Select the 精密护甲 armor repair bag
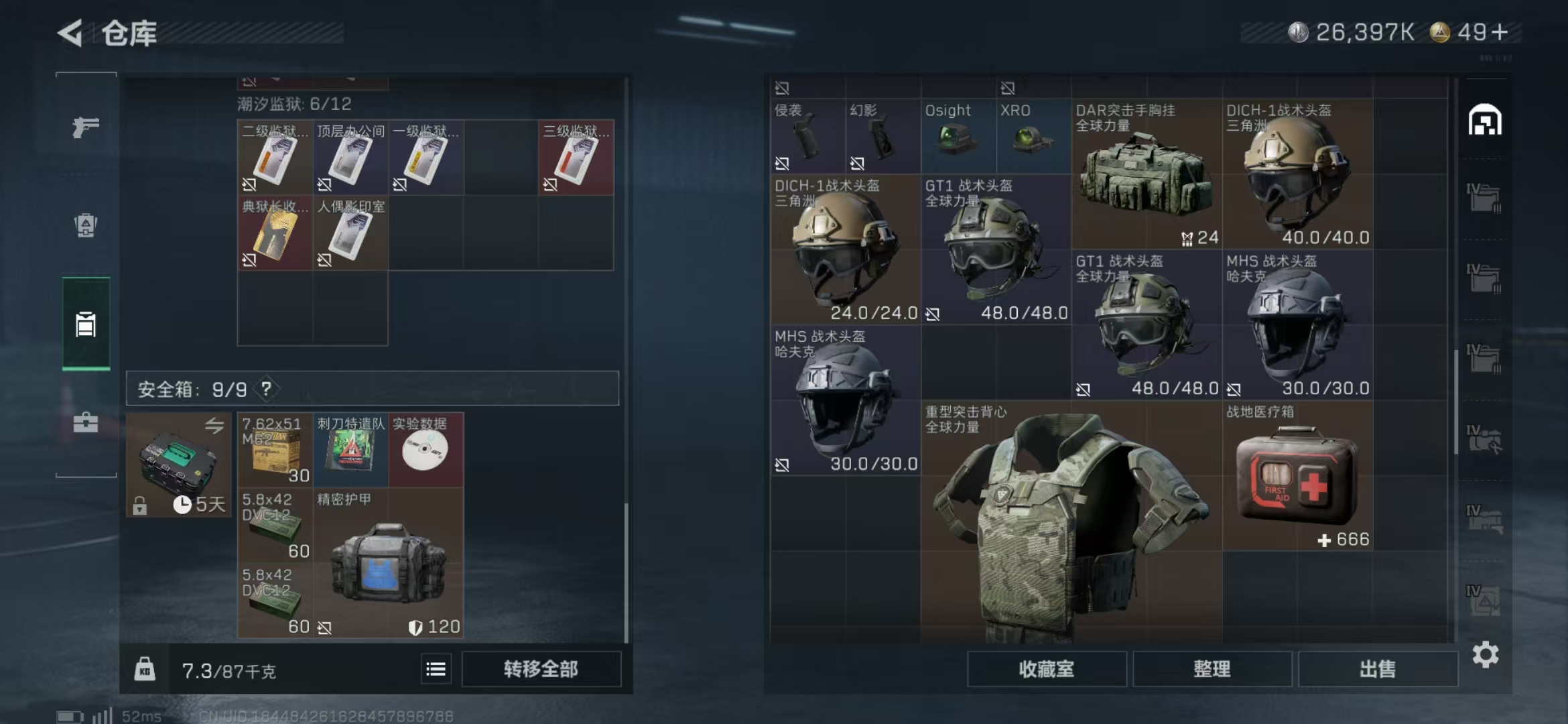This screenshot has width=1568, height=724. 387,562
